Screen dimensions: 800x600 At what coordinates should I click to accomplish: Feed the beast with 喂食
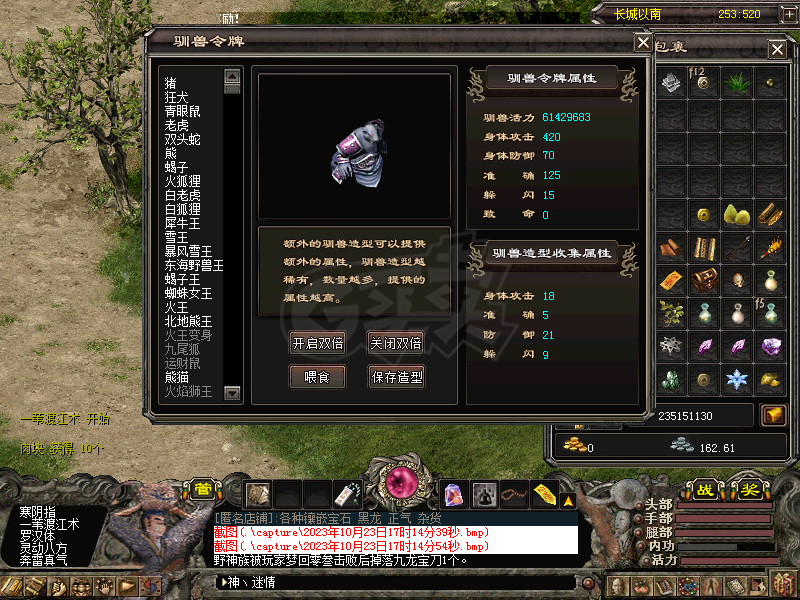pyautogui.click(x=317, y=377)
